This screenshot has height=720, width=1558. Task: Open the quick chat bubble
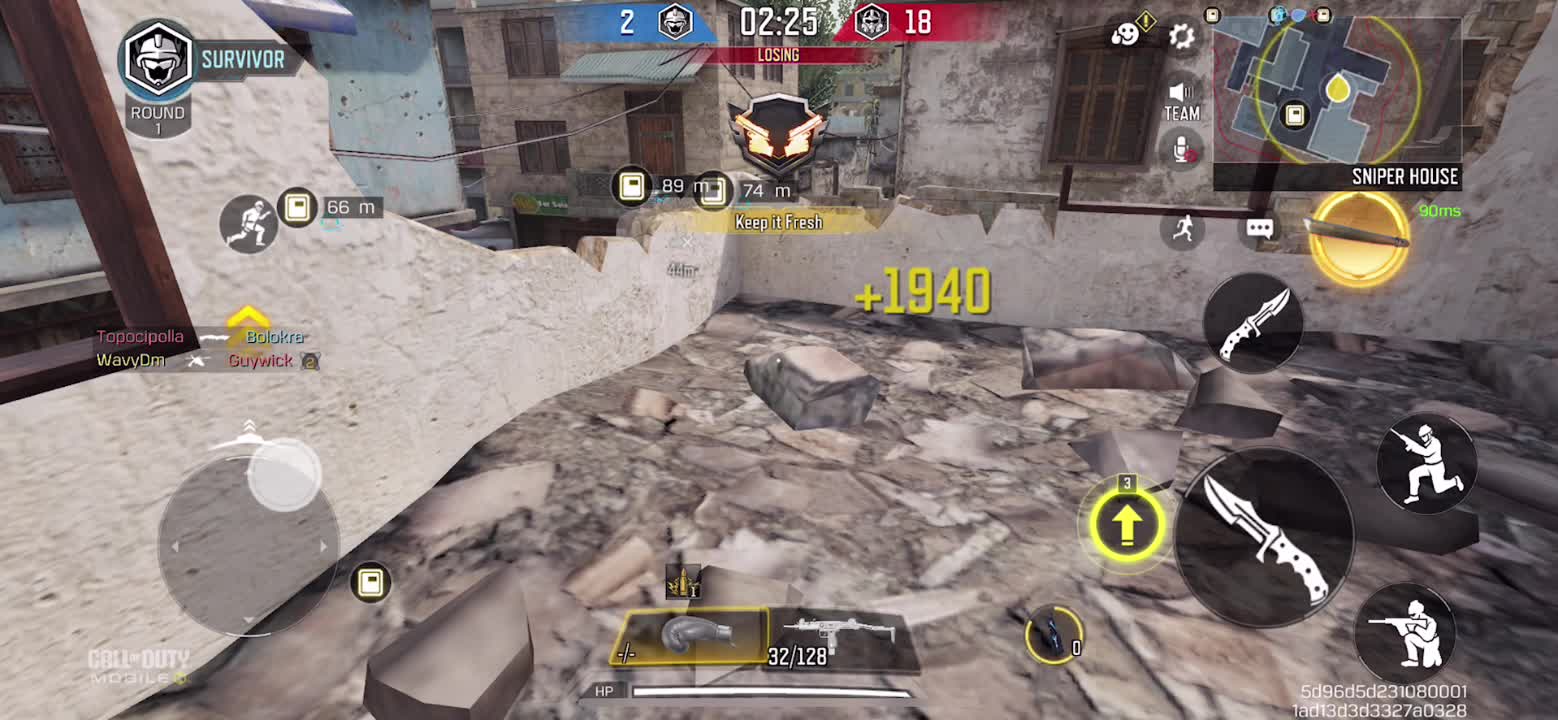pyautogui.click(x=1259, y=229)
